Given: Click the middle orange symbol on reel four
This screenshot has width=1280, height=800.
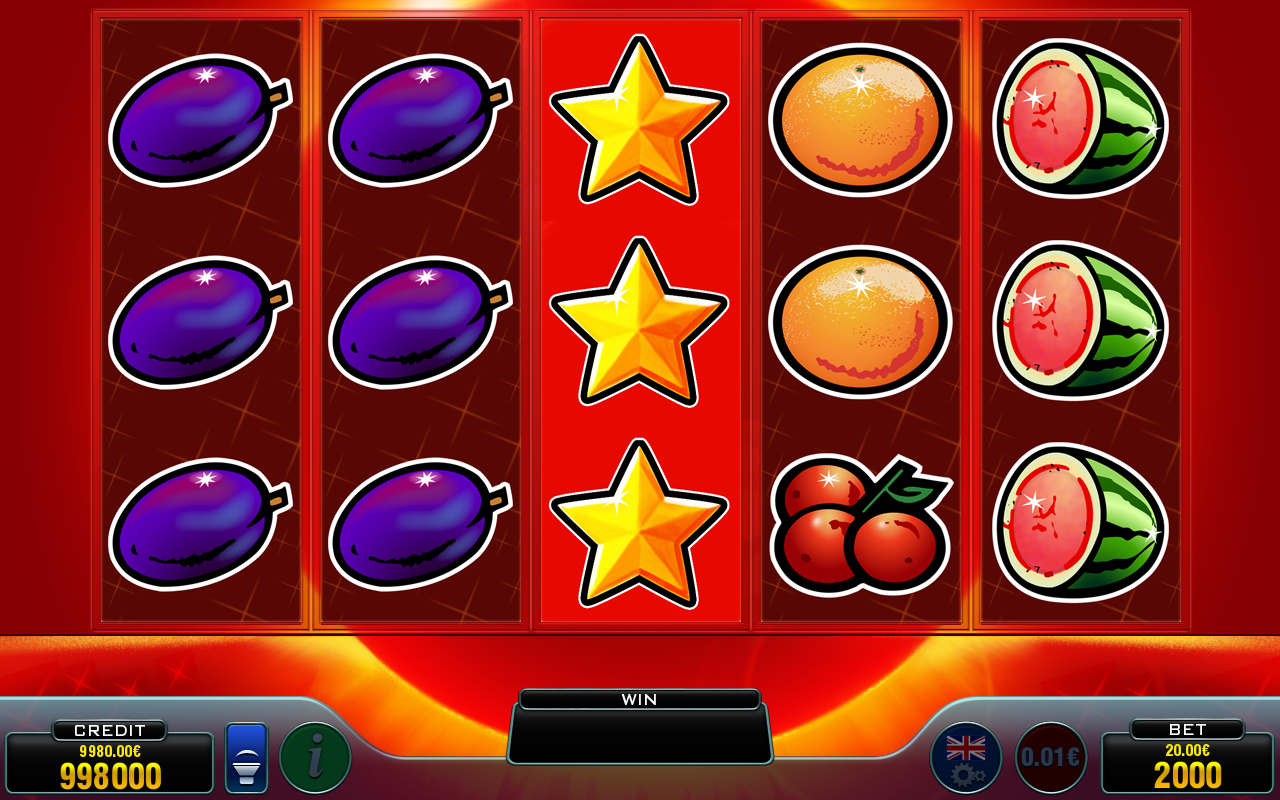Looking at the screenshot, I should point(860,320).
